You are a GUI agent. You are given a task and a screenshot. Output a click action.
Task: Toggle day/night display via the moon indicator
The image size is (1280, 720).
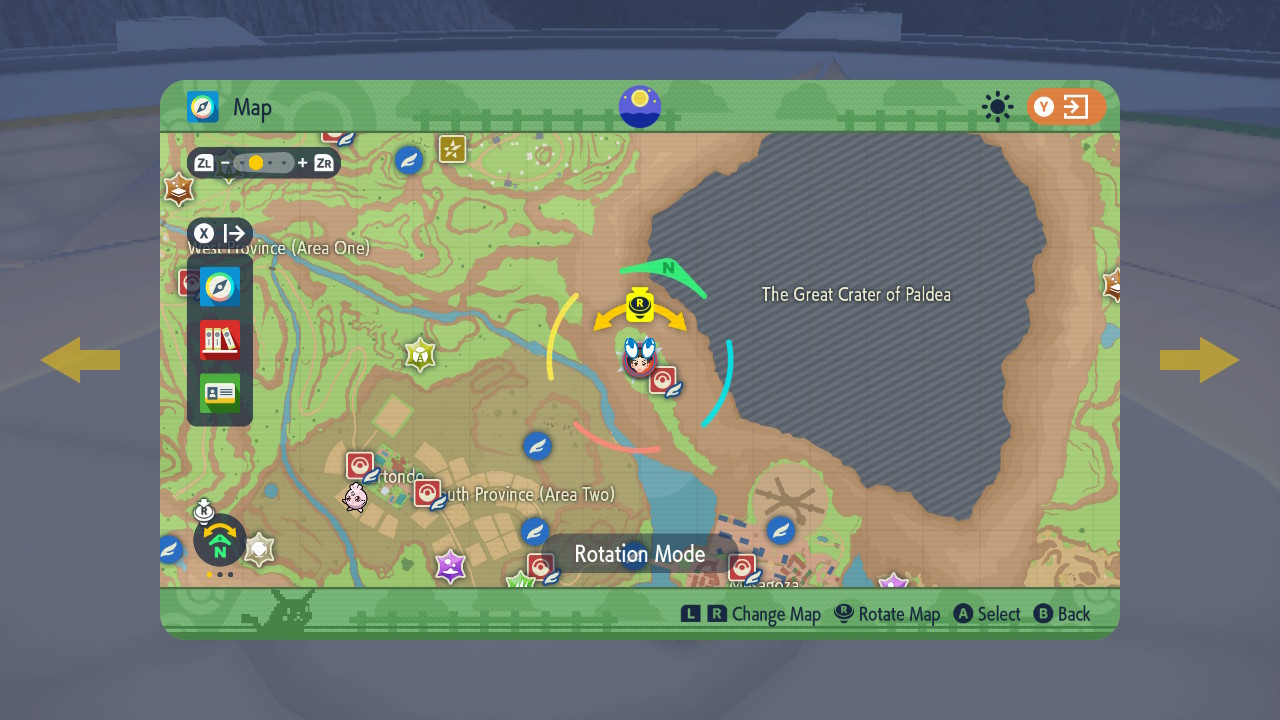point(639,107)
